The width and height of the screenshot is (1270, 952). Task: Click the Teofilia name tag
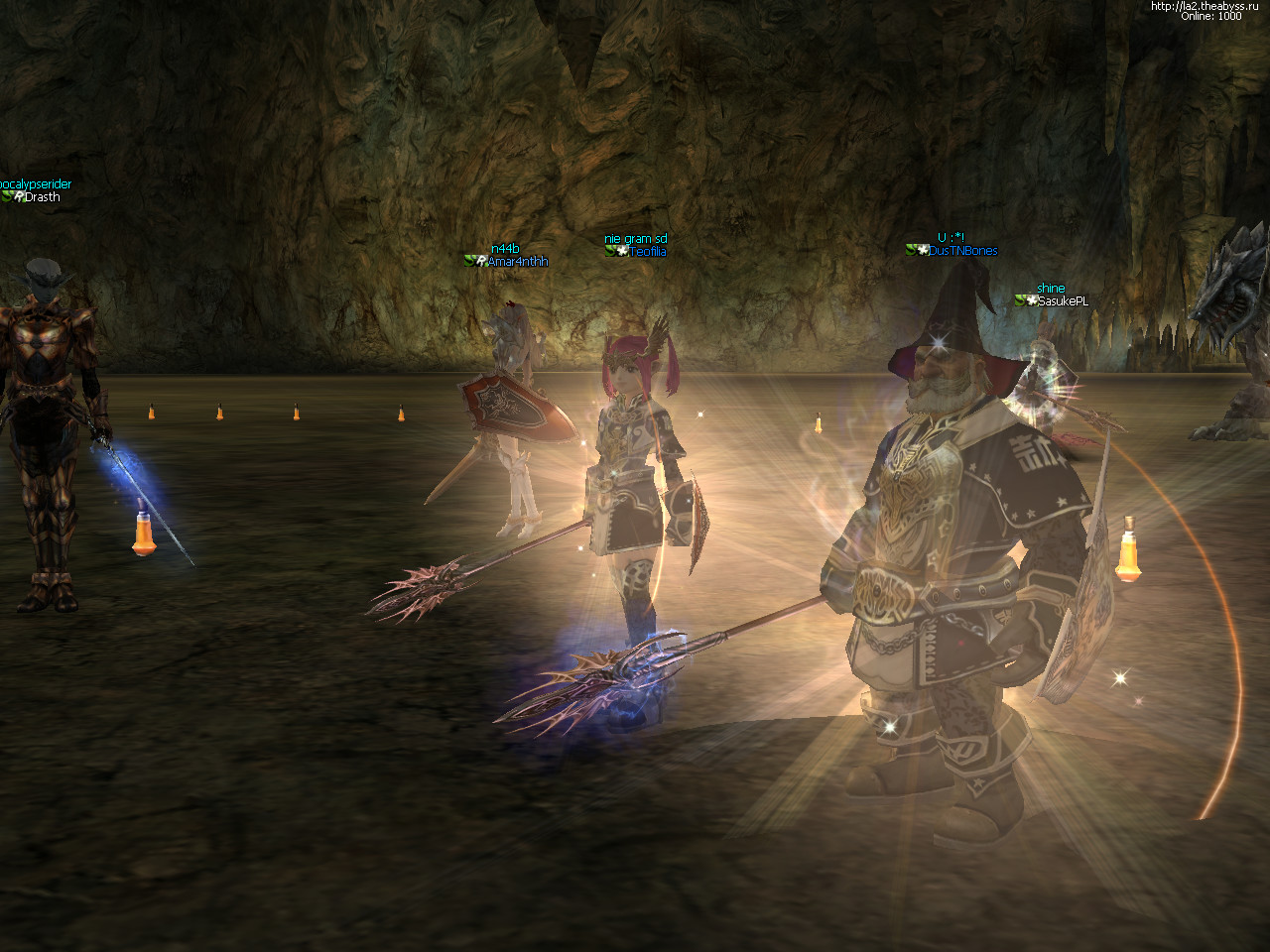(x=647, y=252)
